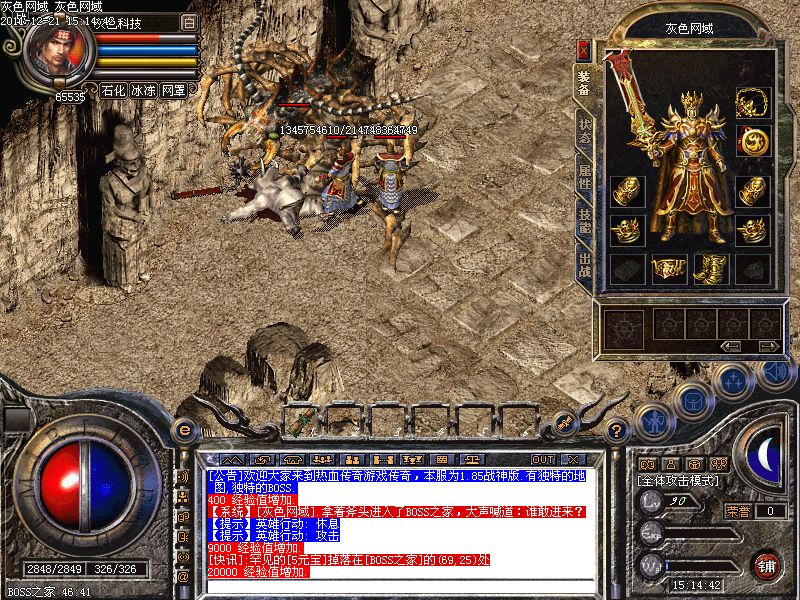Select the golden necklace equipment slot

pos(752,102)
